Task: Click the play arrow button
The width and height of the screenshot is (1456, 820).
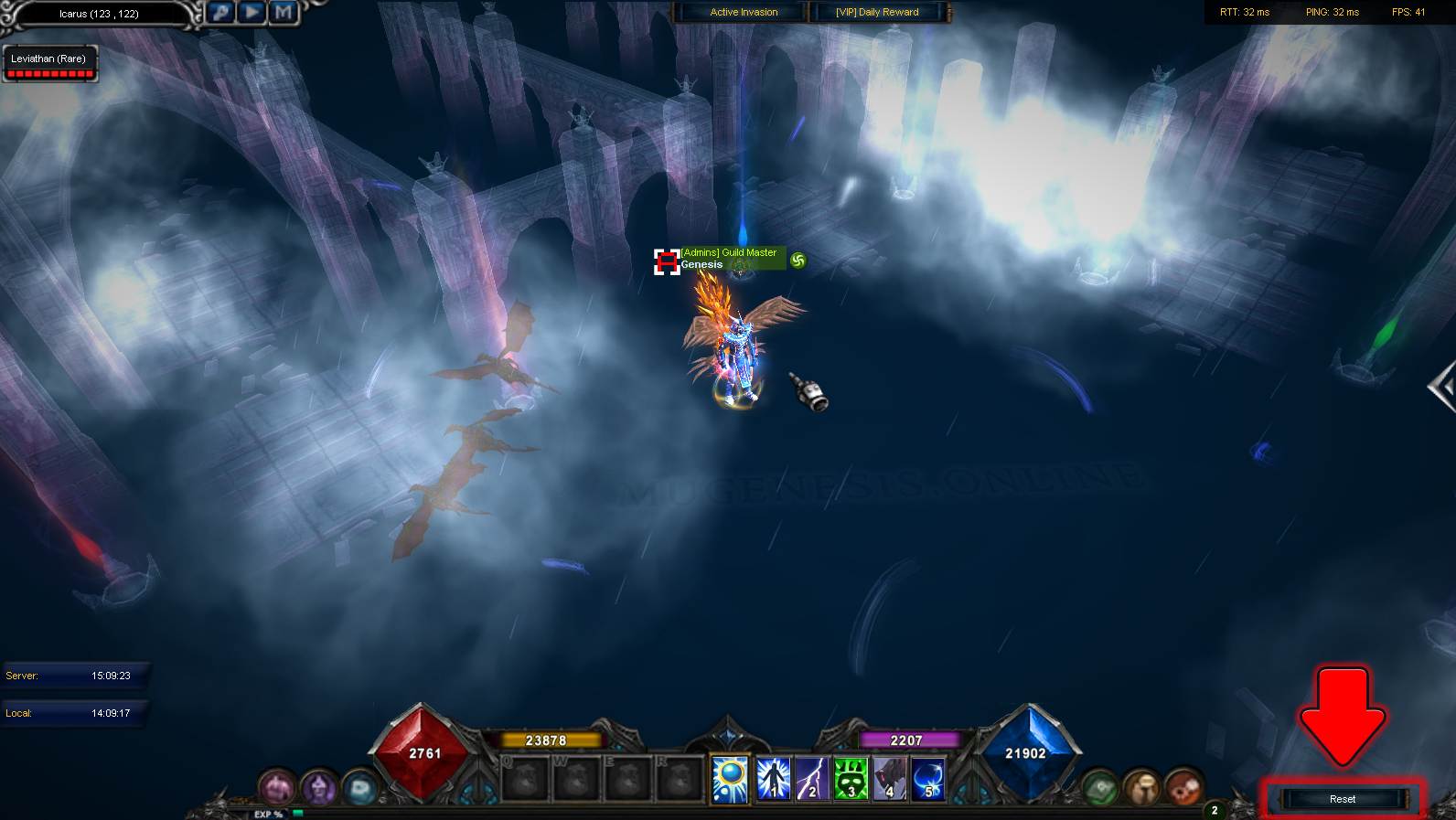Action: tap(252, 12)
